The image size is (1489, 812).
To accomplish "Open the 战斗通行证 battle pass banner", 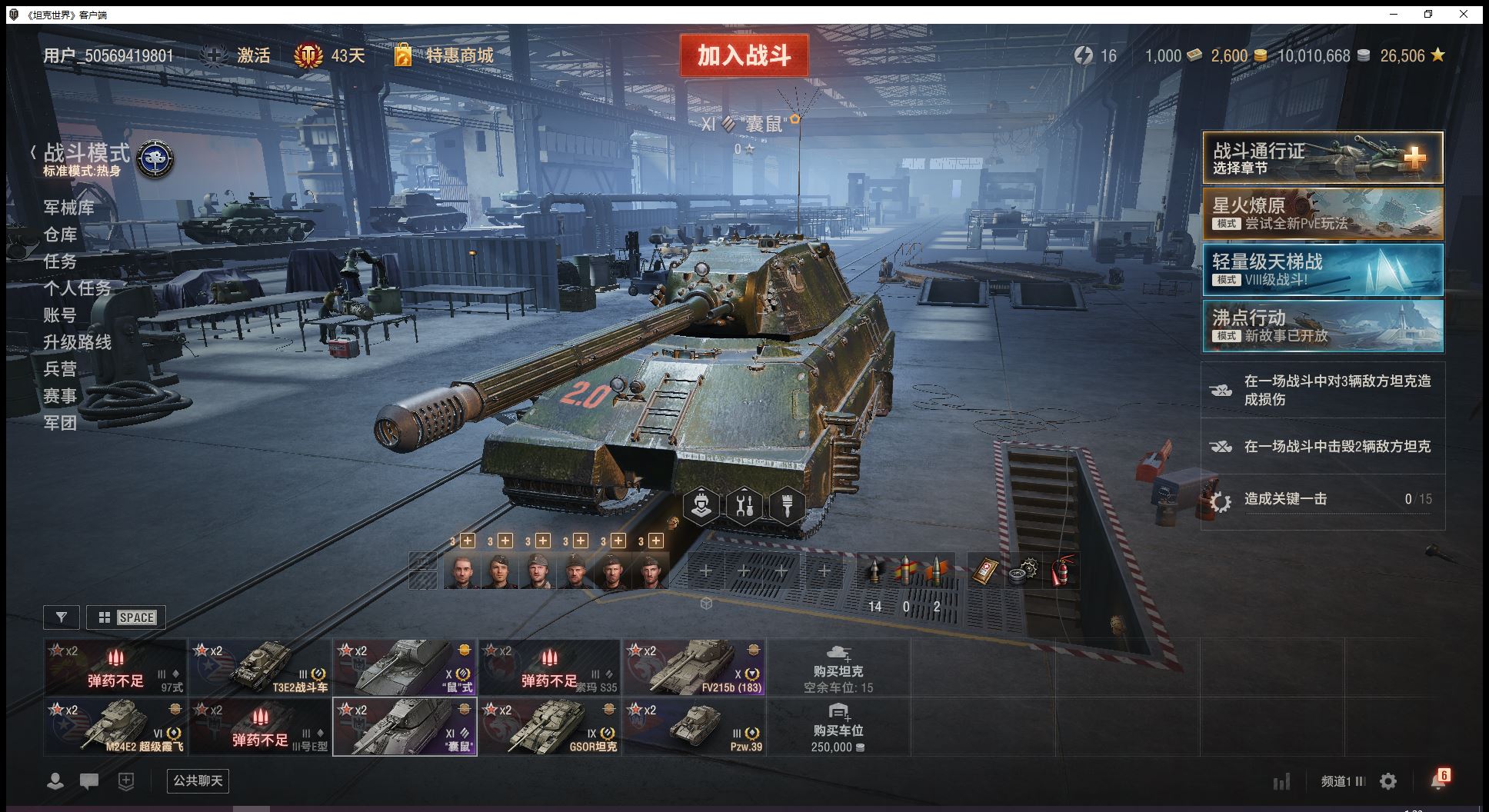I will [x=1322, y=158].
